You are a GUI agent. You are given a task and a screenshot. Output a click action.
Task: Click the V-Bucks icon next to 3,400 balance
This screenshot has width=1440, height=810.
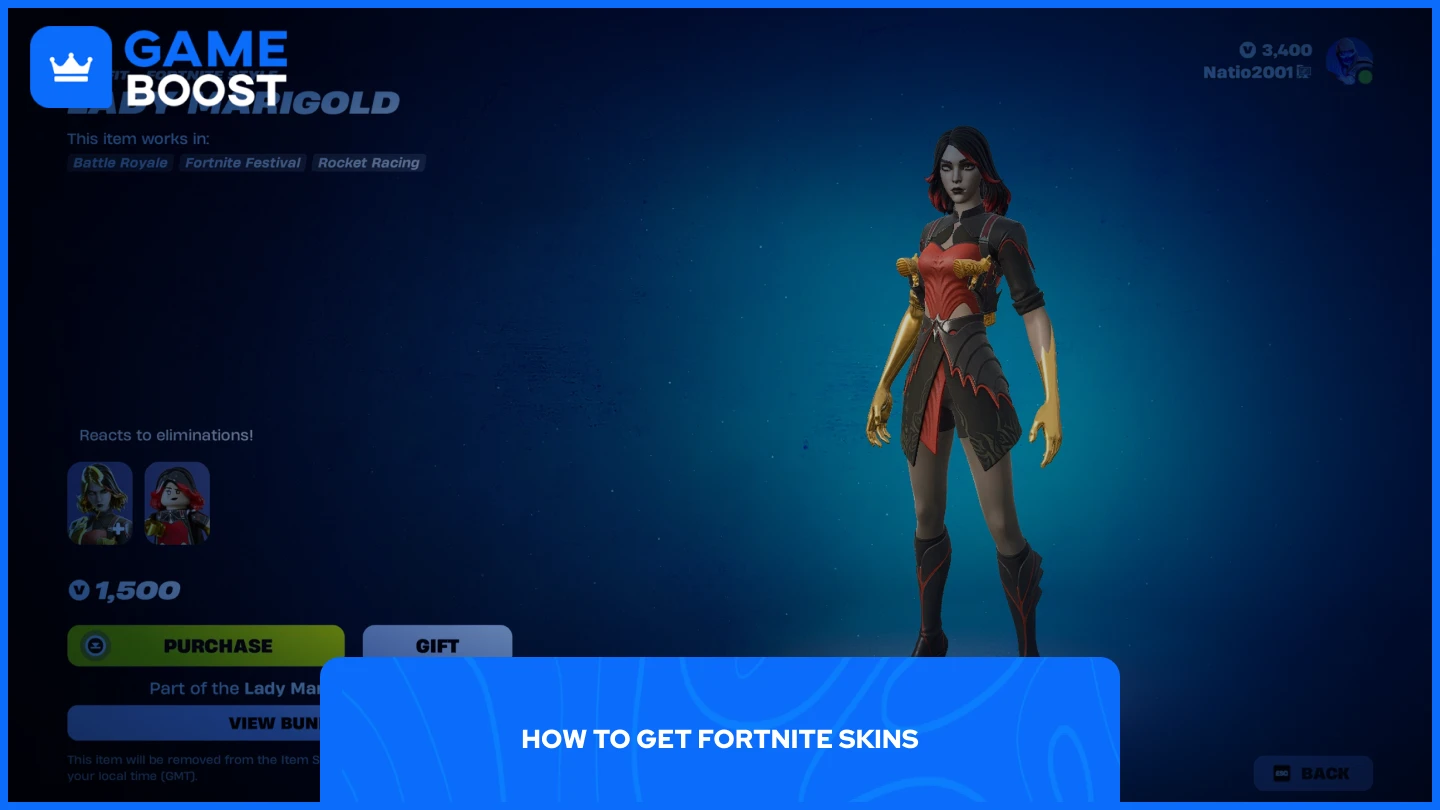click(x=1247, y=50)
